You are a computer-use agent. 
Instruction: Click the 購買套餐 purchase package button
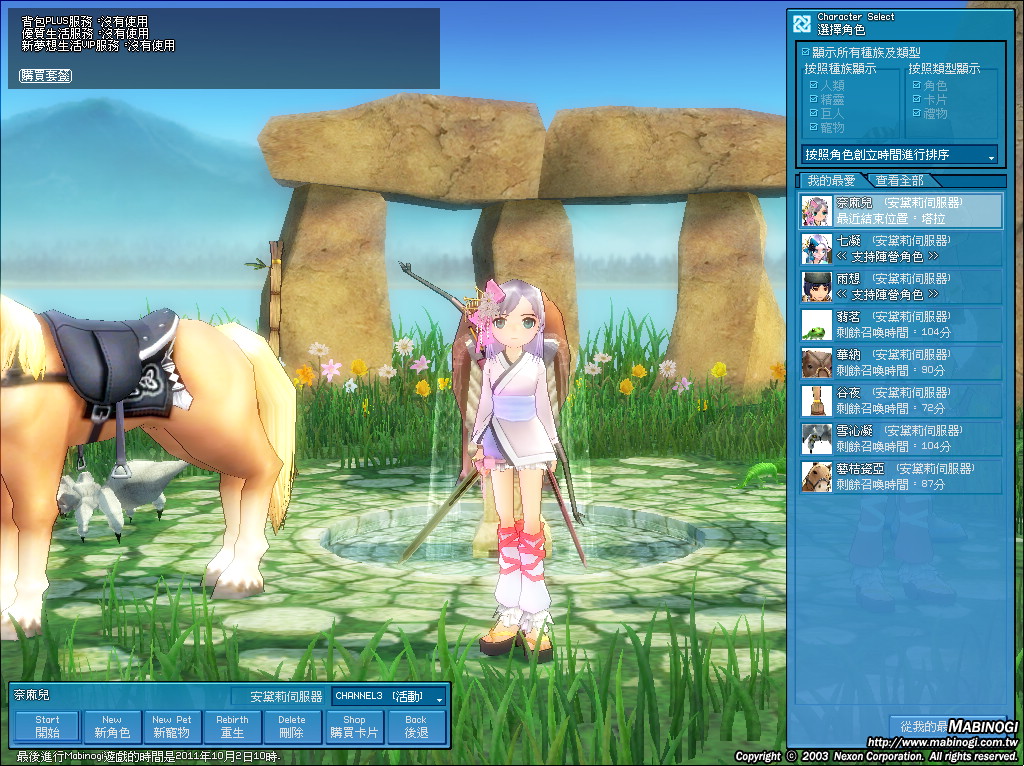45,76
